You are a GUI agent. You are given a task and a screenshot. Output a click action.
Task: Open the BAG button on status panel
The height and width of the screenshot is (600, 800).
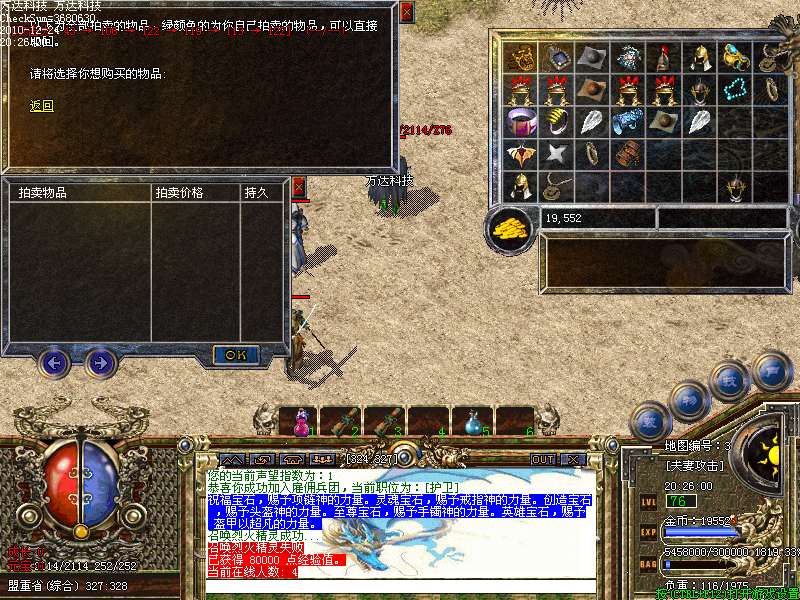click(x=649, y=565)
